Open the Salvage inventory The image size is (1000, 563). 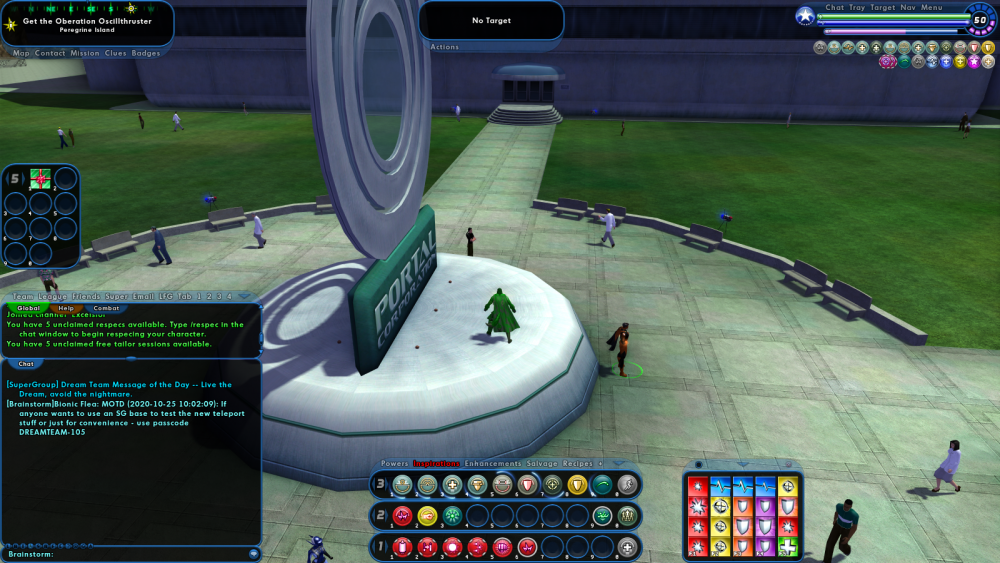[543, 464]
